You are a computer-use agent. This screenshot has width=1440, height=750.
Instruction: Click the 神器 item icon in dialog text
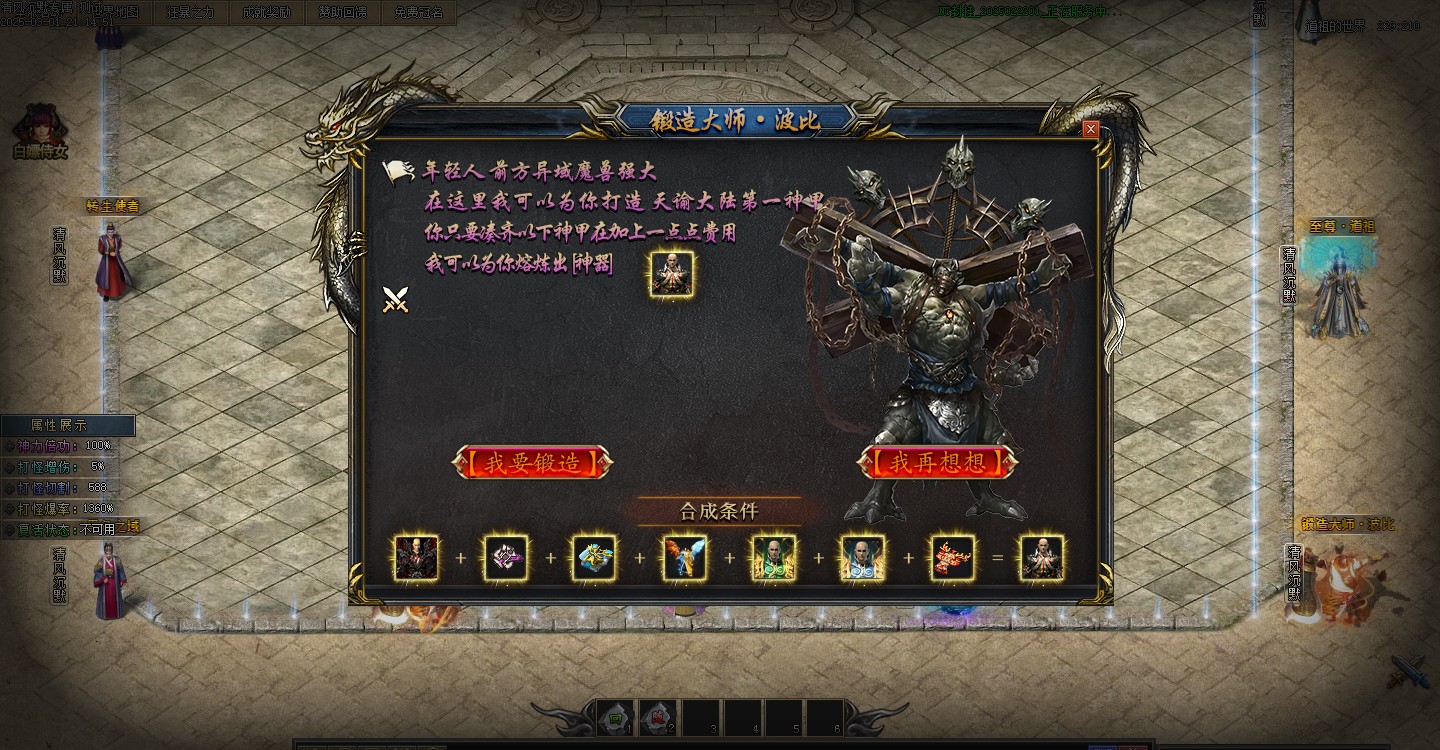[x=670, y=276]
